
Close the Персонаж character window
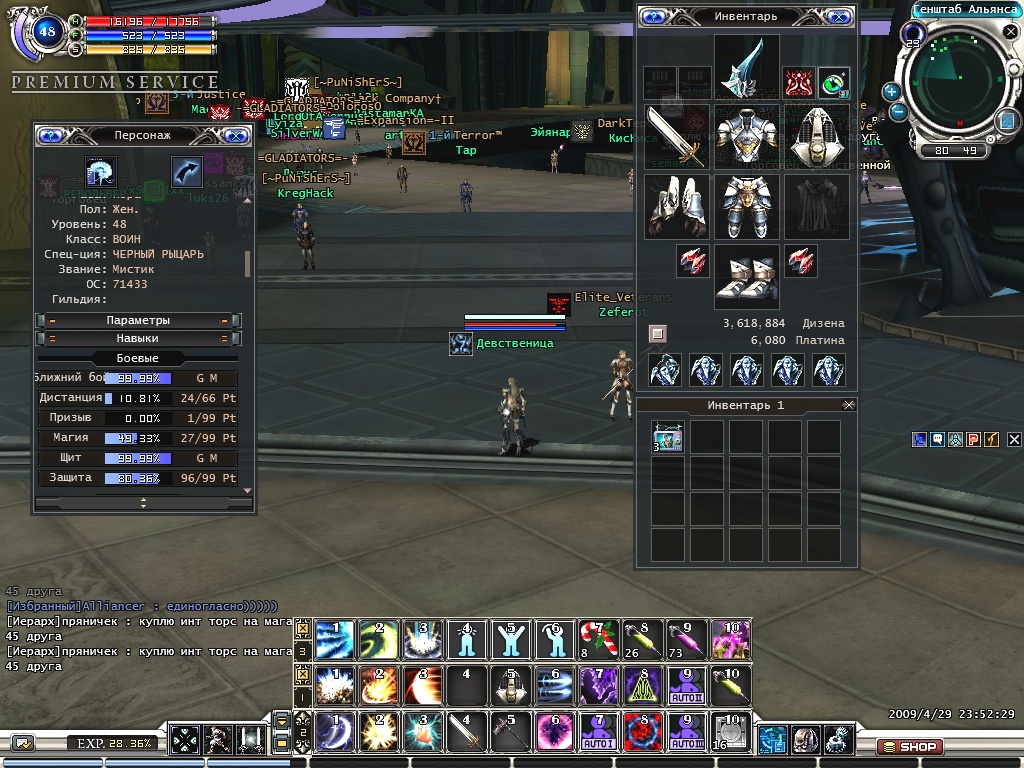(x=236, y=135)
